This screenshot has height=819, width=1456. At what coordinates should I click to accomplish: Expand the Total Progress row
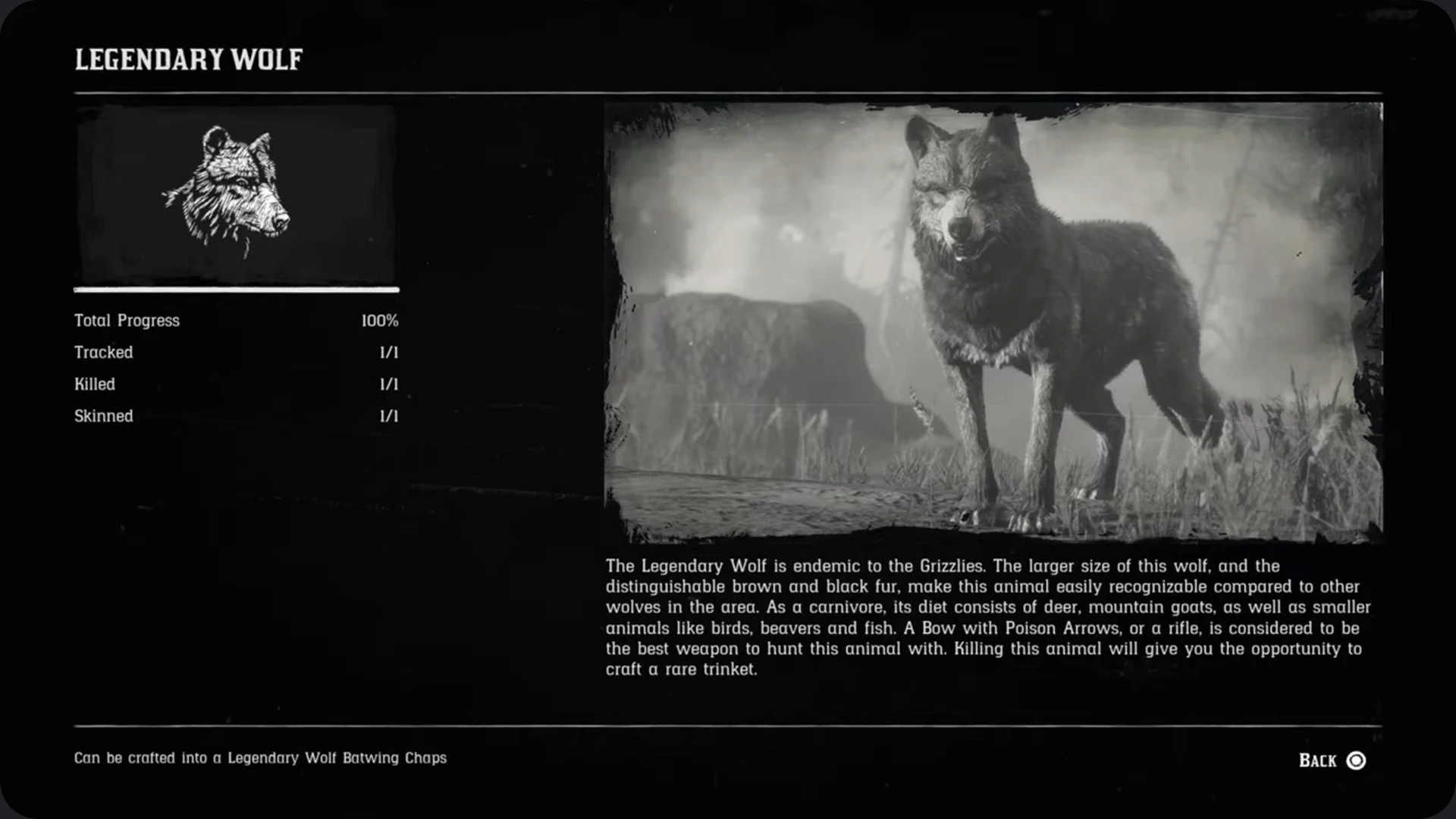(235, 320)
